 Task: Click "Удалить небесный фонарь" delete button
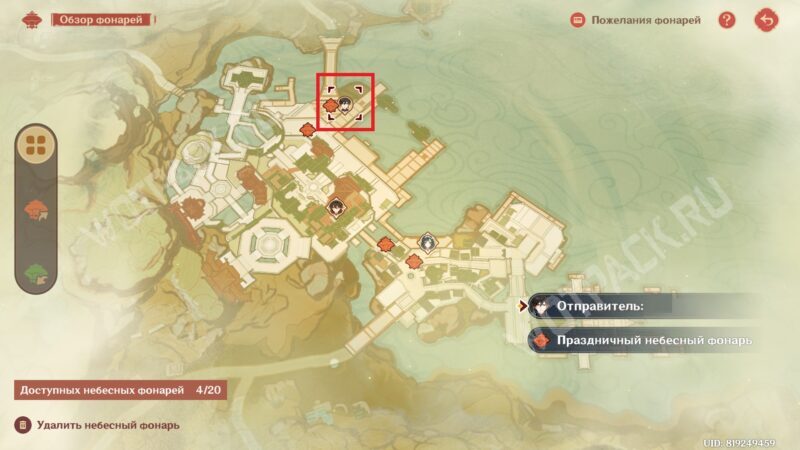tap(98, 425)
